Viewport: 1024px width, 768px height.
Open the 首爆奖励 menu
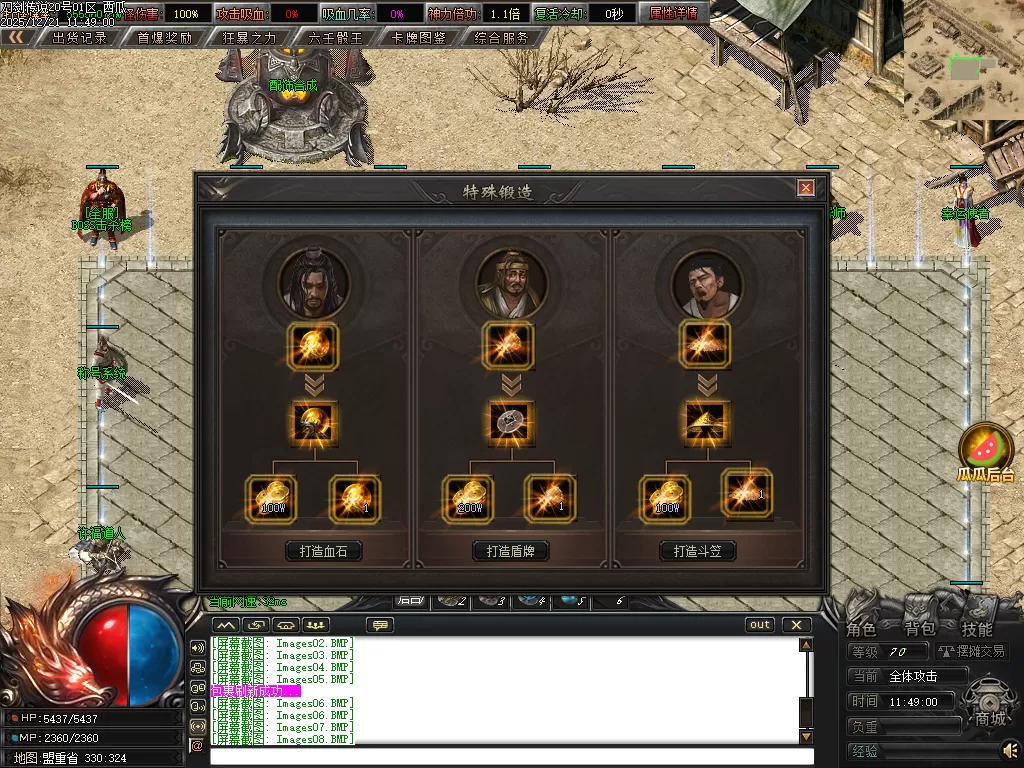(165, 38)
